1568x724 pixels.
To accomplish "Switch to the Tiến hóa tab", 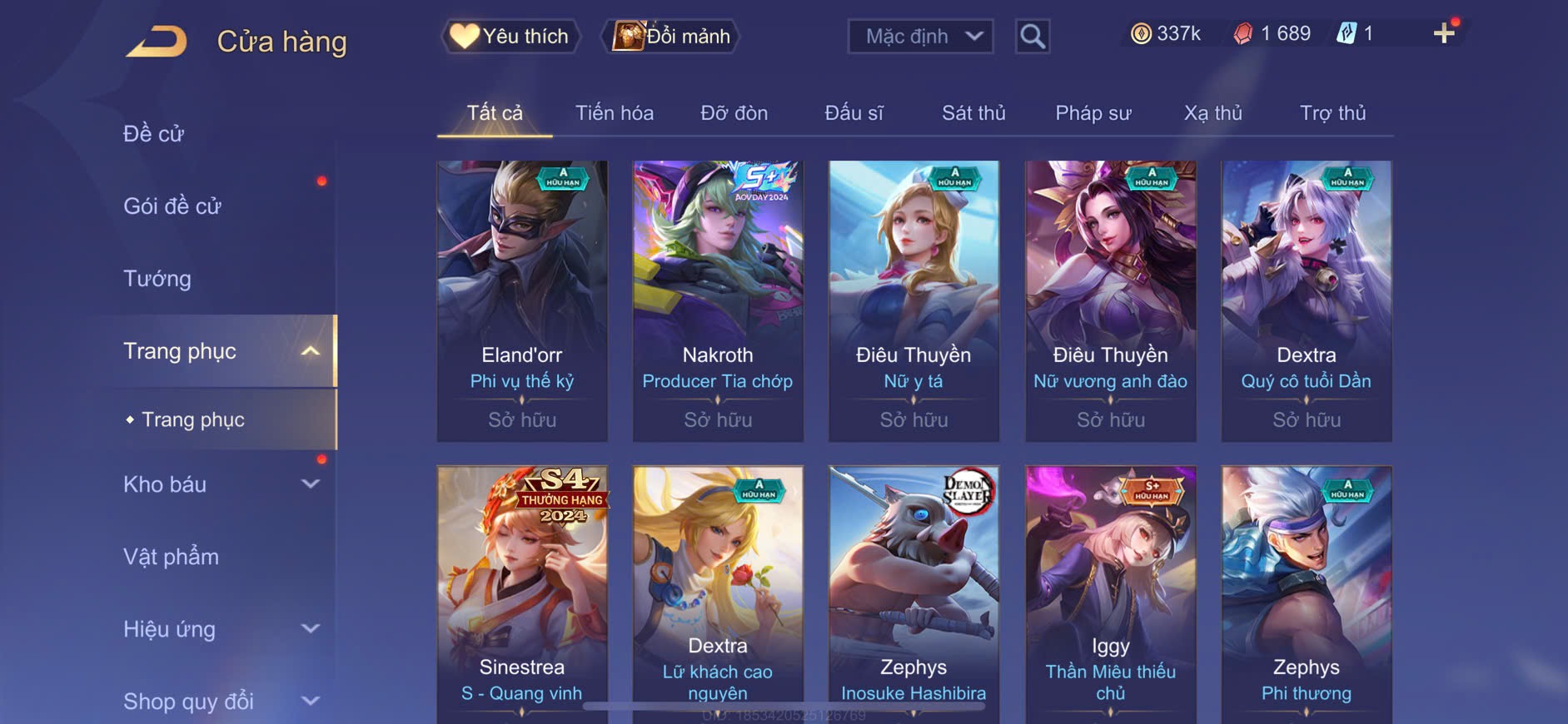I will point(615,113).
